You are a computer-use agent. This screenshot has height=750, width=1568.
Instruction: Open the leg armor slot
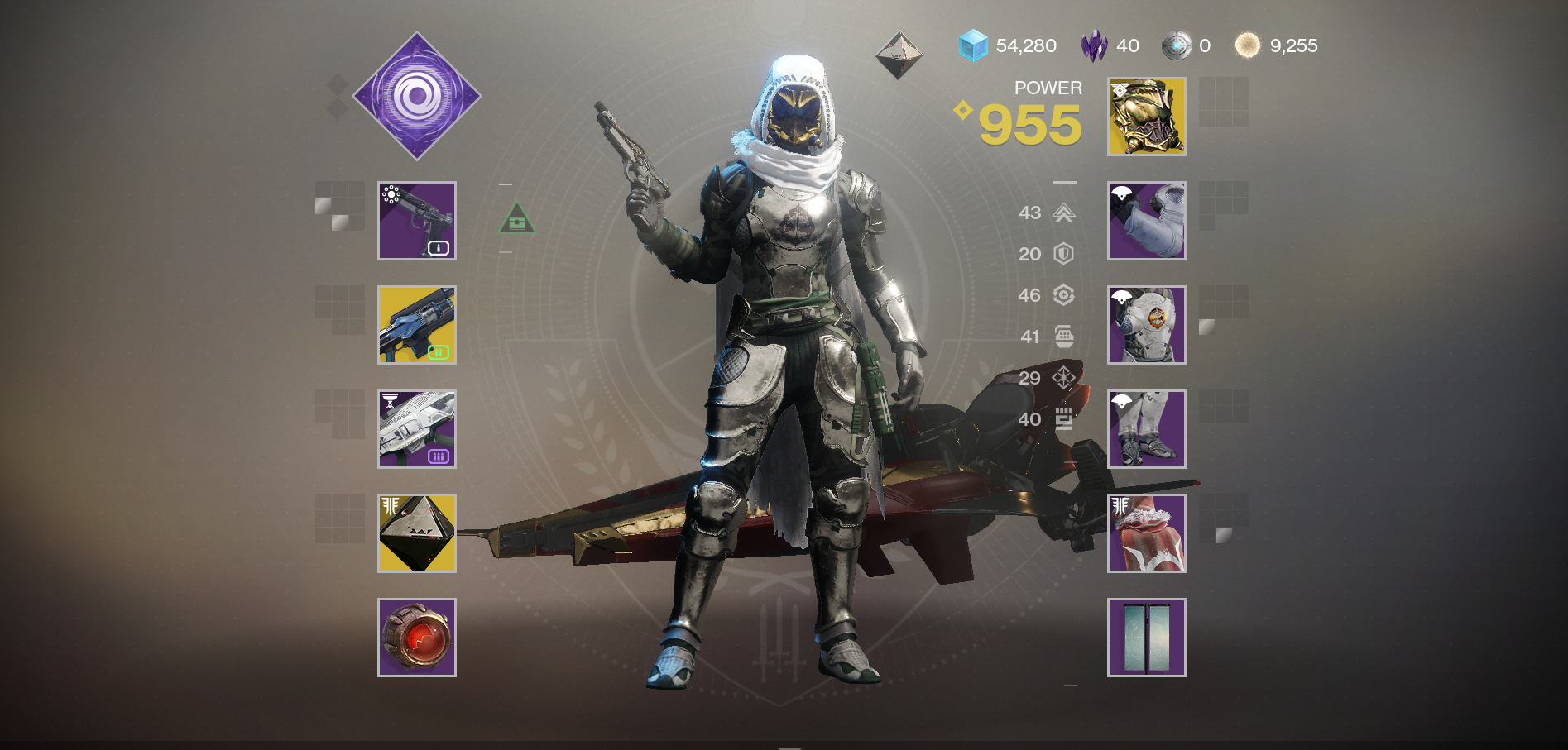click(x=1146, y=429)
